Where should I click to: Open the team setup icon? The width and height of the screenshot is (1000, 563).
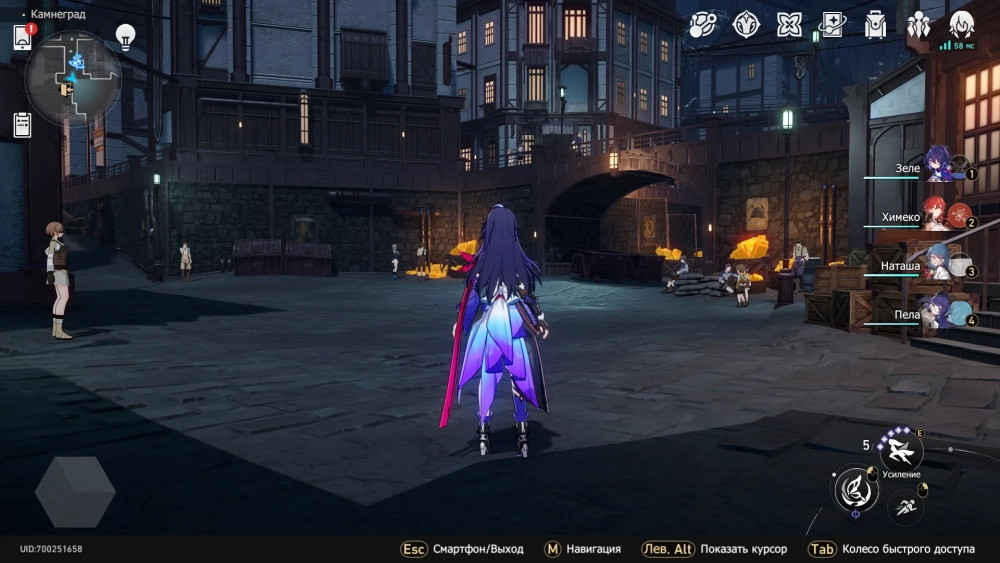pos(918,25)
